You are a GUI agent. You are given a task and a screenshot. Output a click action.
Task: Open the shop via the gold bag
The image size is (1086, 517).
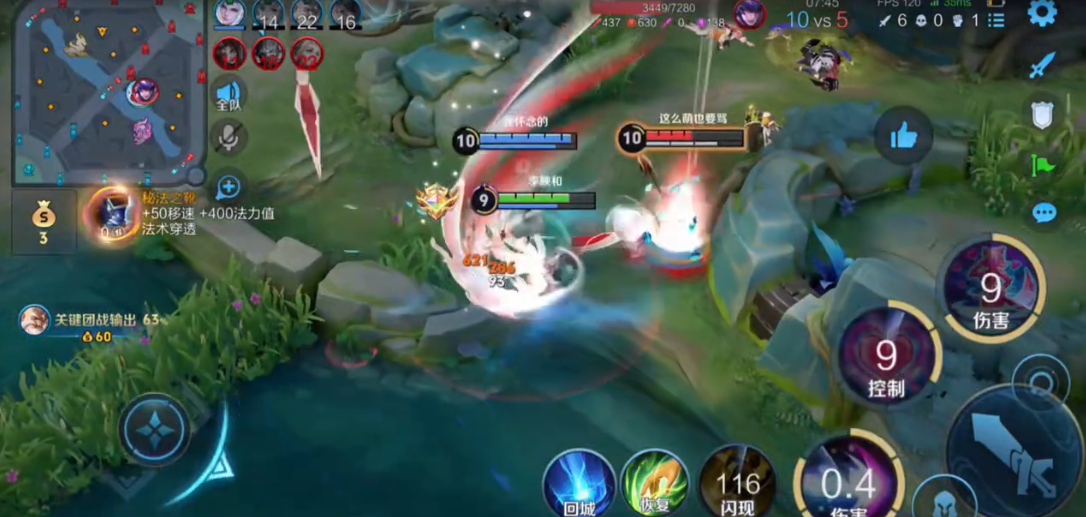[43, 220]
